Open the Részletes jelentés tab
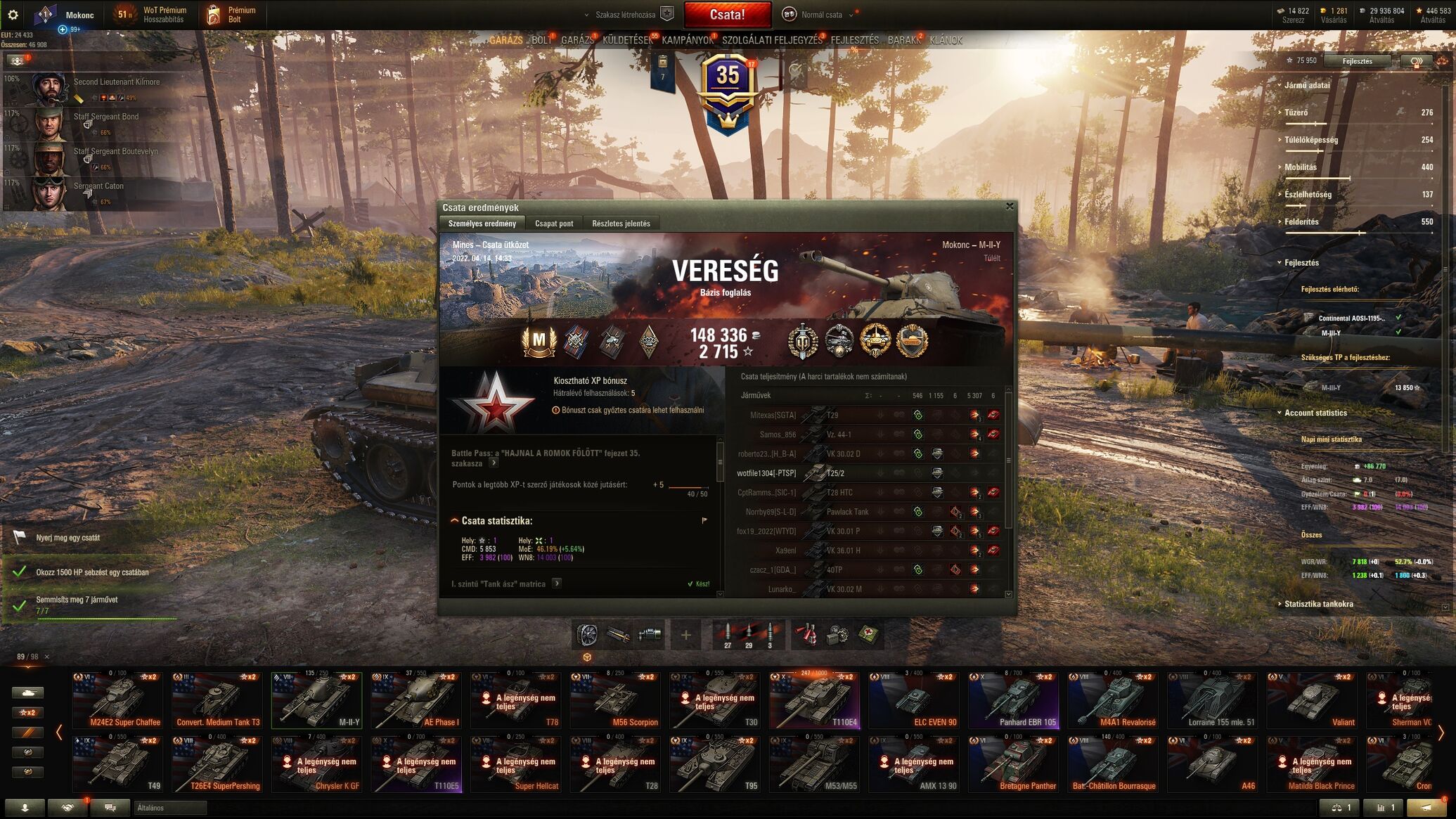 [621, 224]
